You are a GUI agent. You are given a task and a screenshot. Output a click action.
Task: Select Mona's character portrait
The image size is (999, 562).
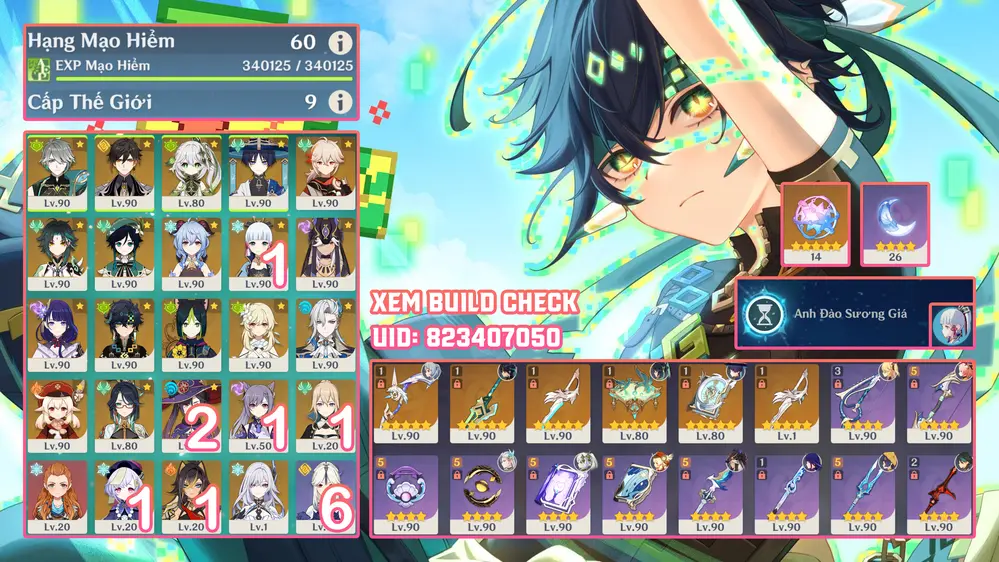click(x=191, y=409)
